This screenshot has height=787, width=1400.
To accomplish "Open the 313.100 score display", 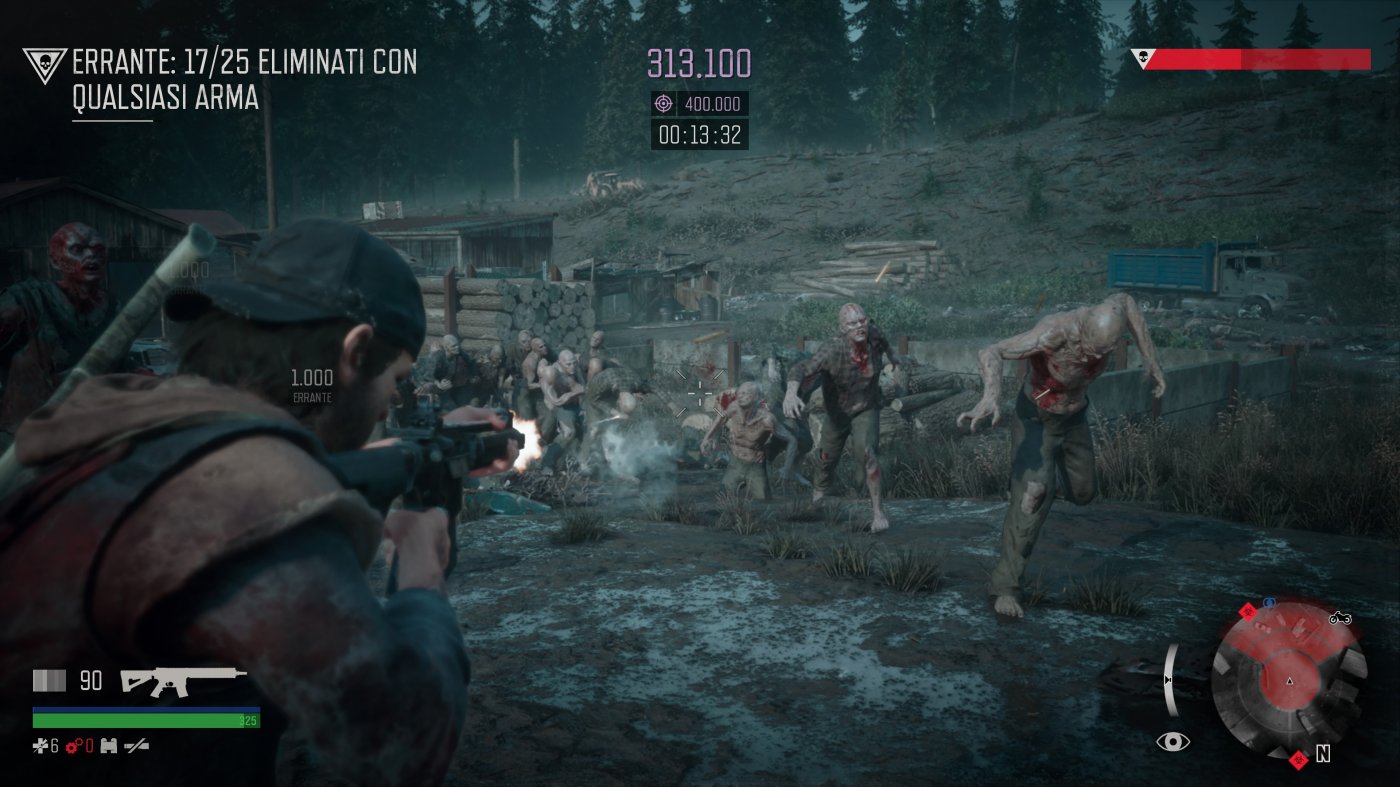I will click(697, 62).
